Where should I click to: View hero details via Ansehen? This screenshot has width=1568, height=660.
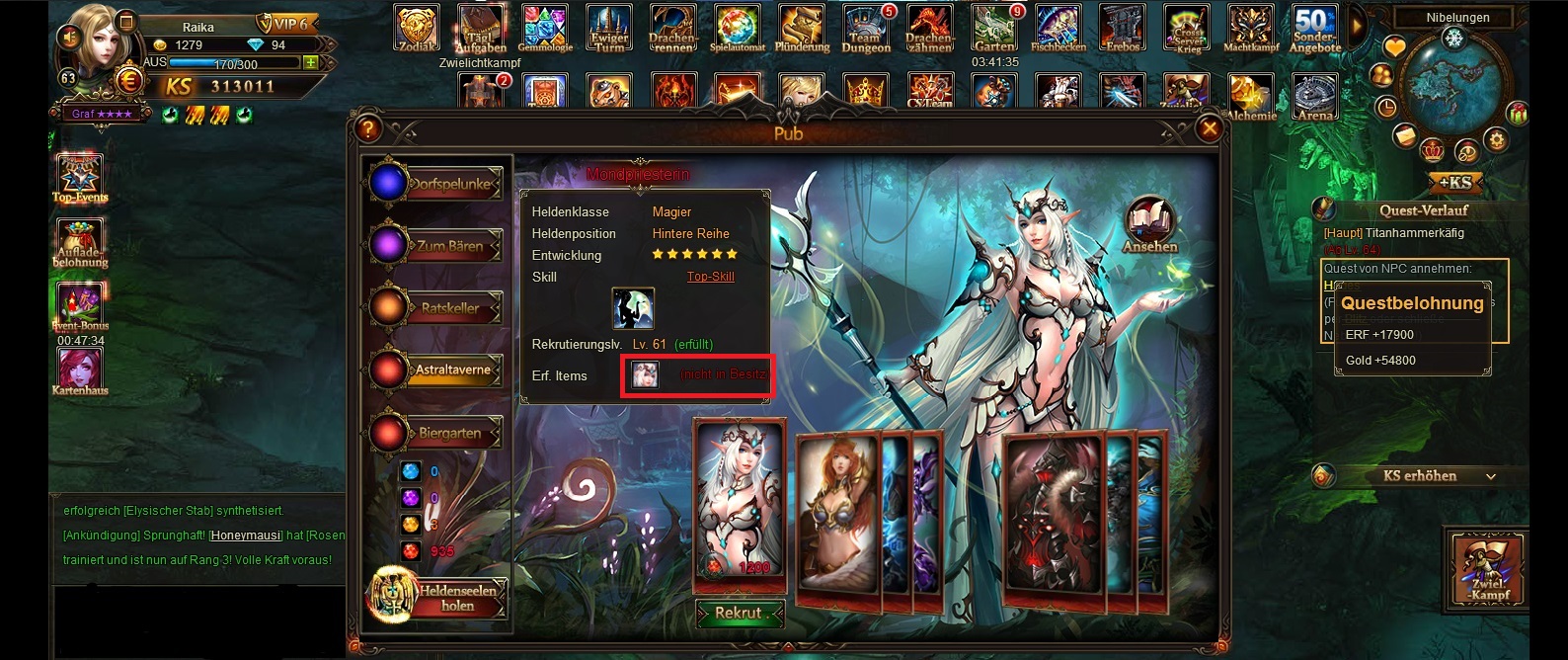click(1149, 226)
